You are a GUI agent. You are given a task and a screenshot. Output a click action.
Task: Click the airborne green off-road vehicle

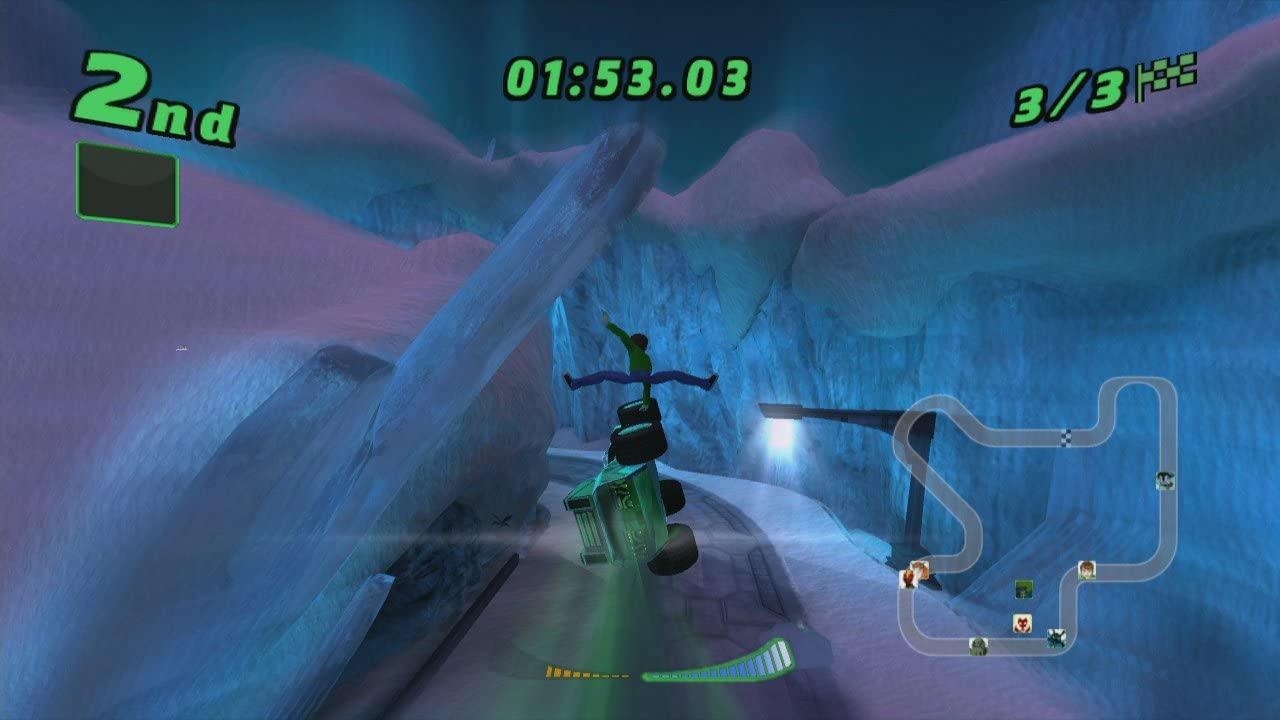coord(625,500)
